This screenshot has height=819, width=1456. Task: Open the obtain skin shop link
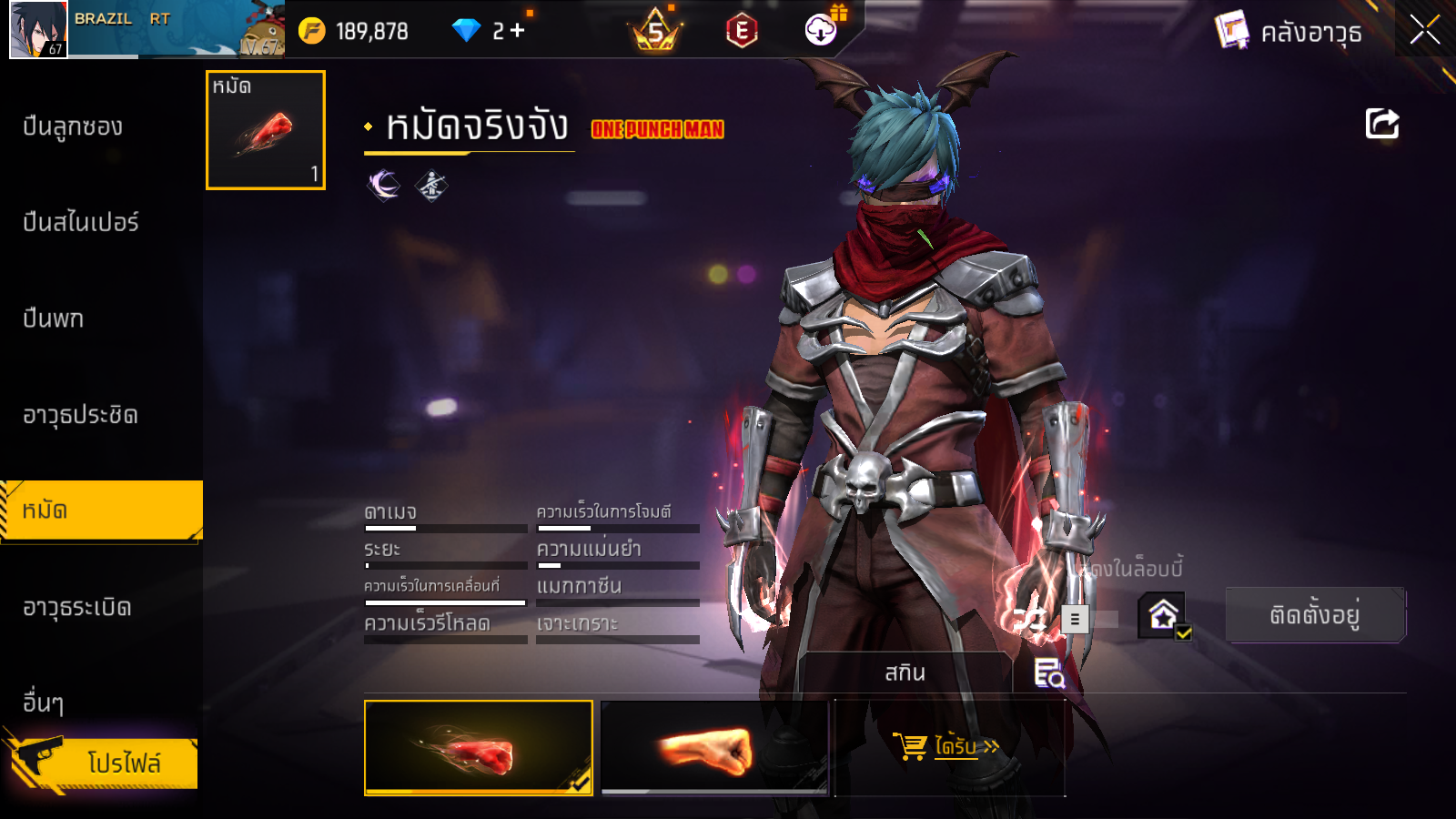[x=948, y=747]
